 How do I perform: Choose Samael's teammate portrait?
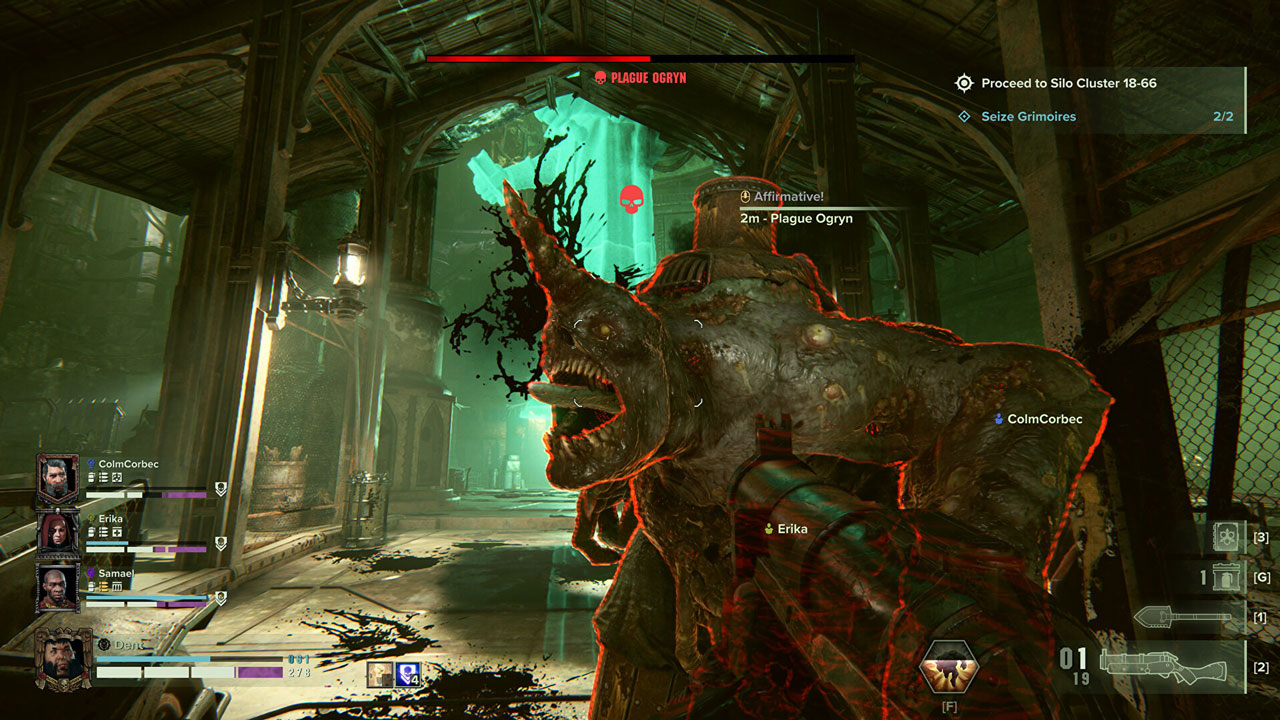[x=57, y=586]
